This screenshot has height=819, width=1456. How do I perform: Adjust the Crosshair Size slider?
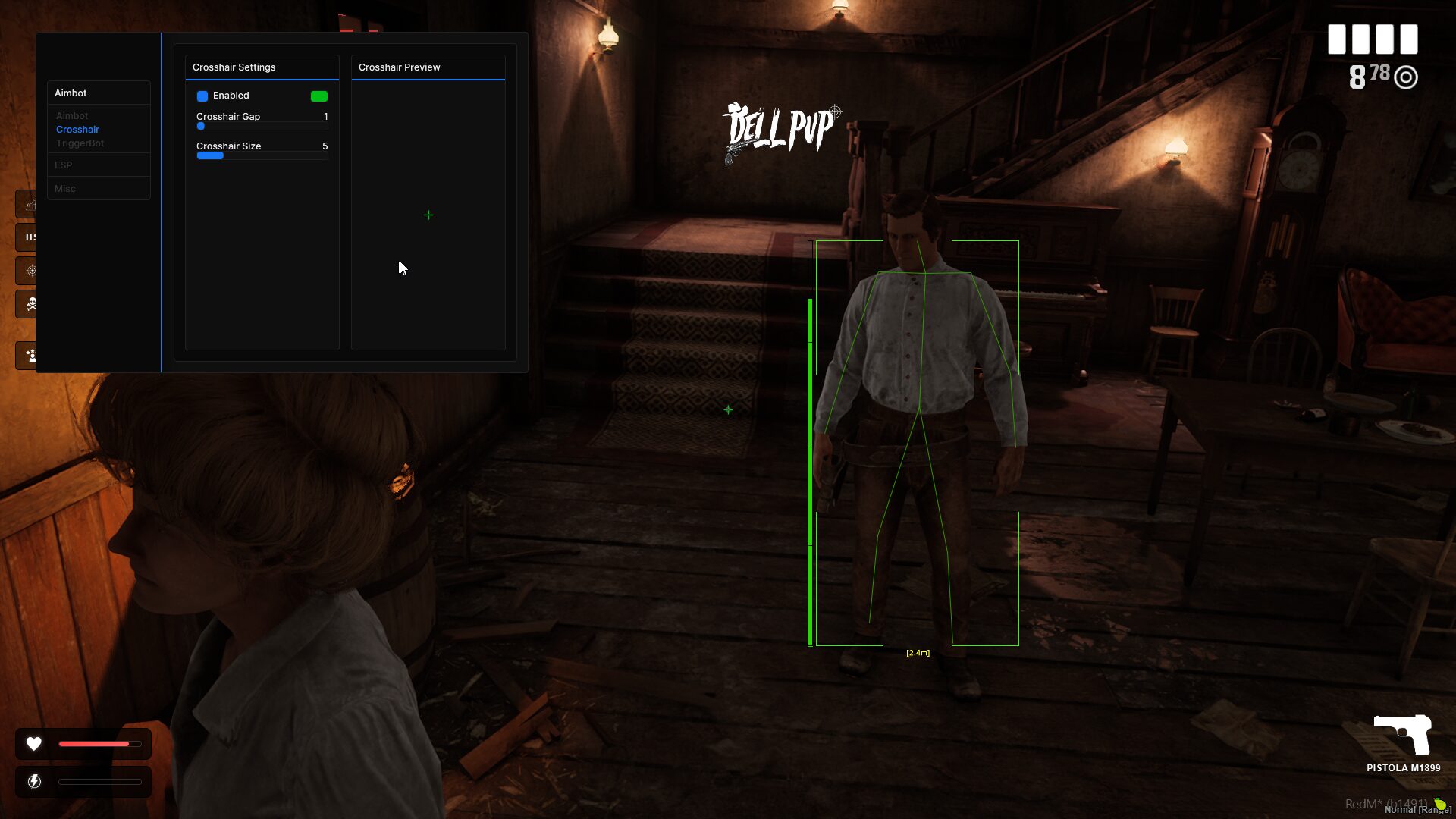tap(262, 156)
